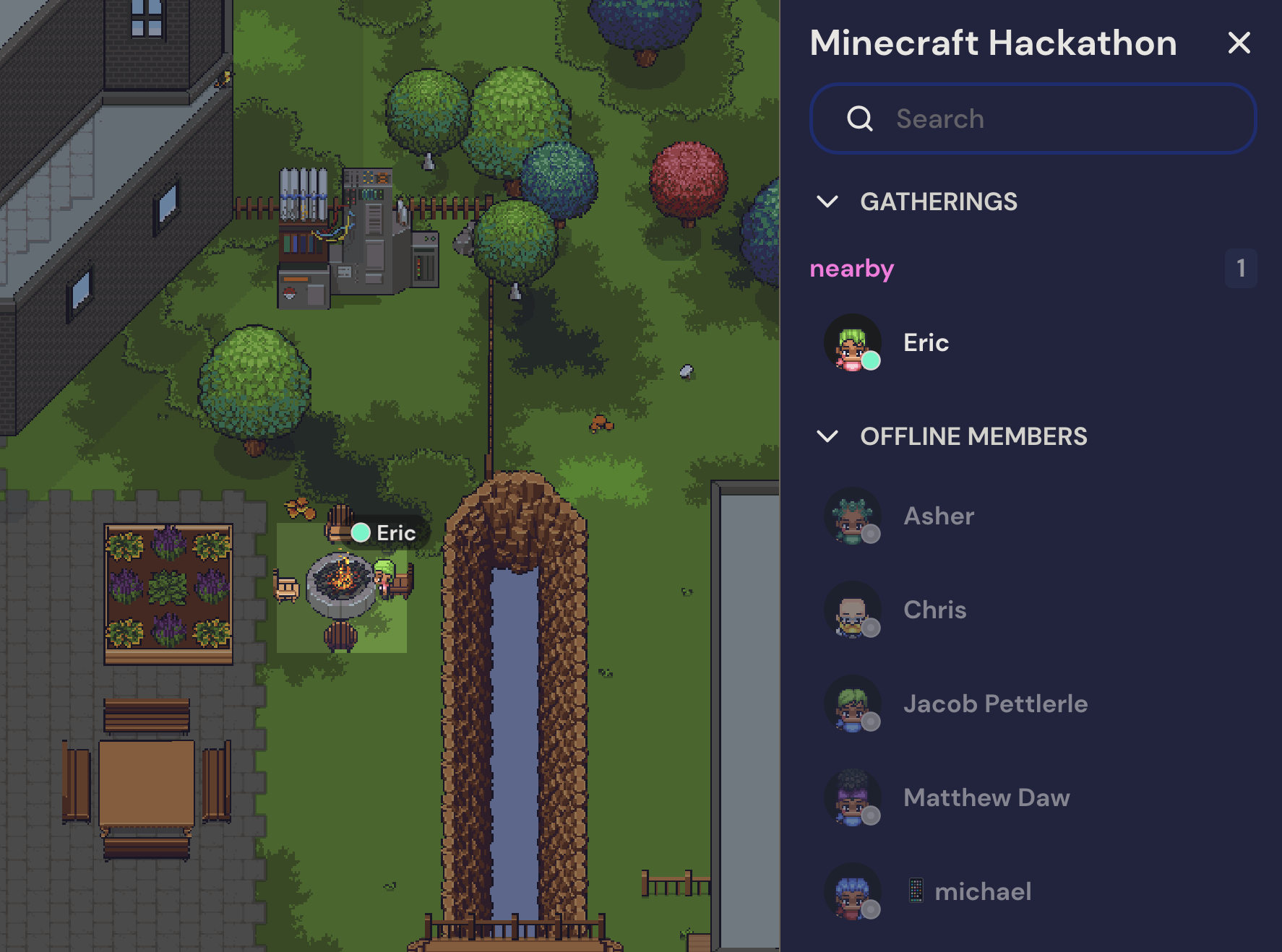Click the 1 badge next to nearby

(x=1240, y=268)
